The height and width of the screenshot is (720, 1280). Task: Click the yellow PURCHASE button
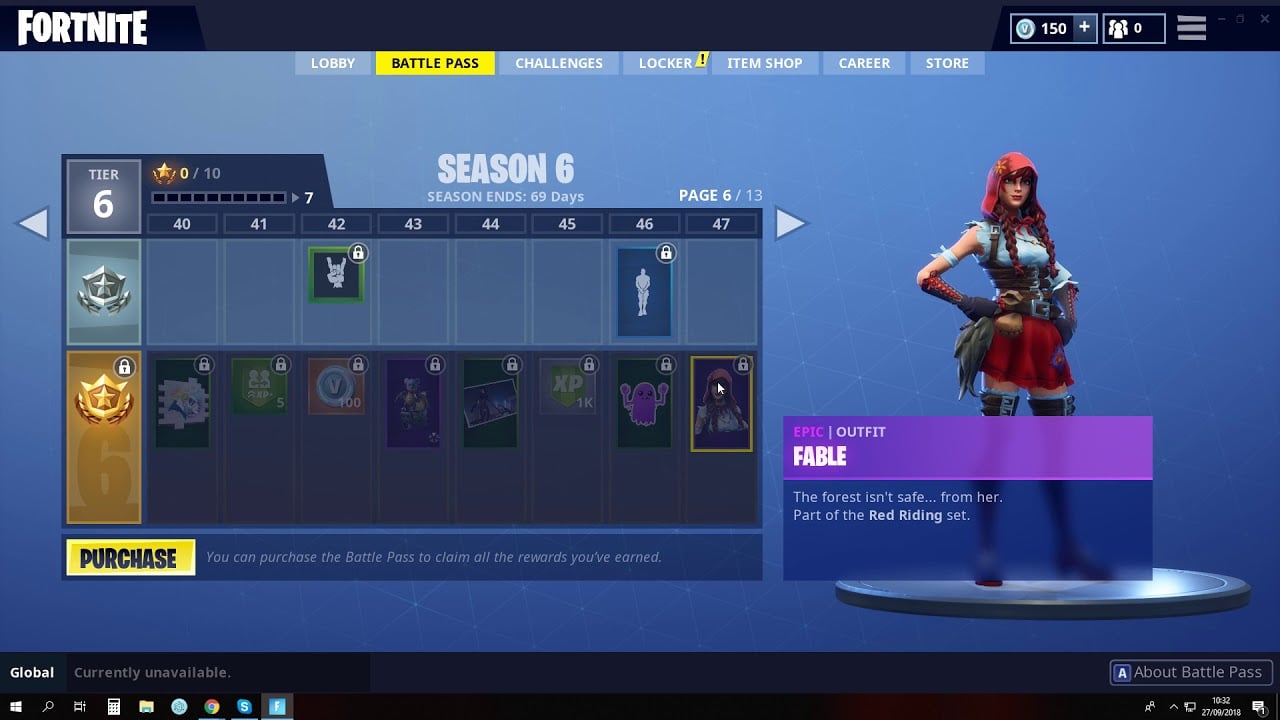pos(131,557)
